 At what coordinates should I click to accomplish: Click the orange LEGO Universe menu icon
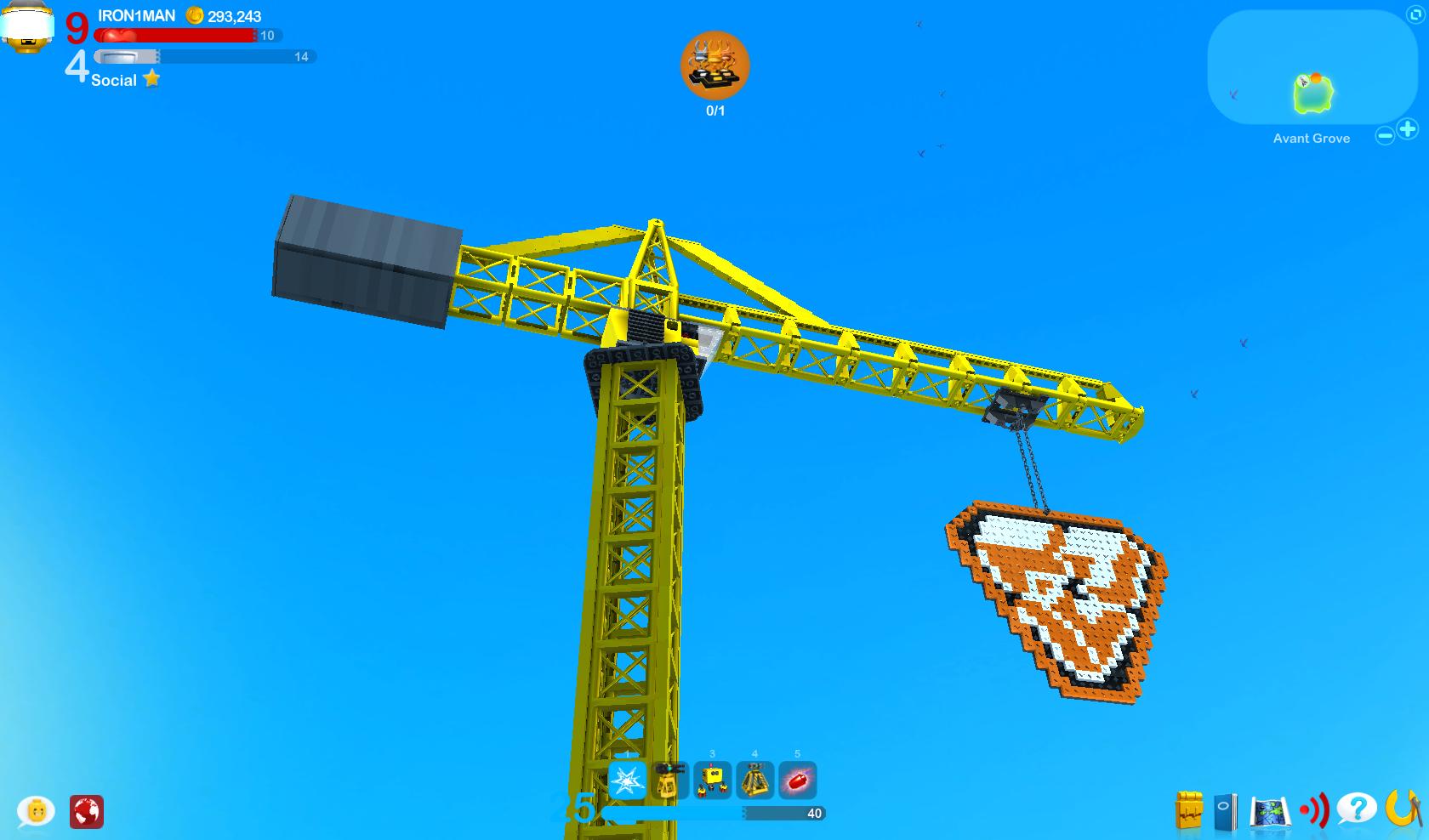pos(1403,809)
